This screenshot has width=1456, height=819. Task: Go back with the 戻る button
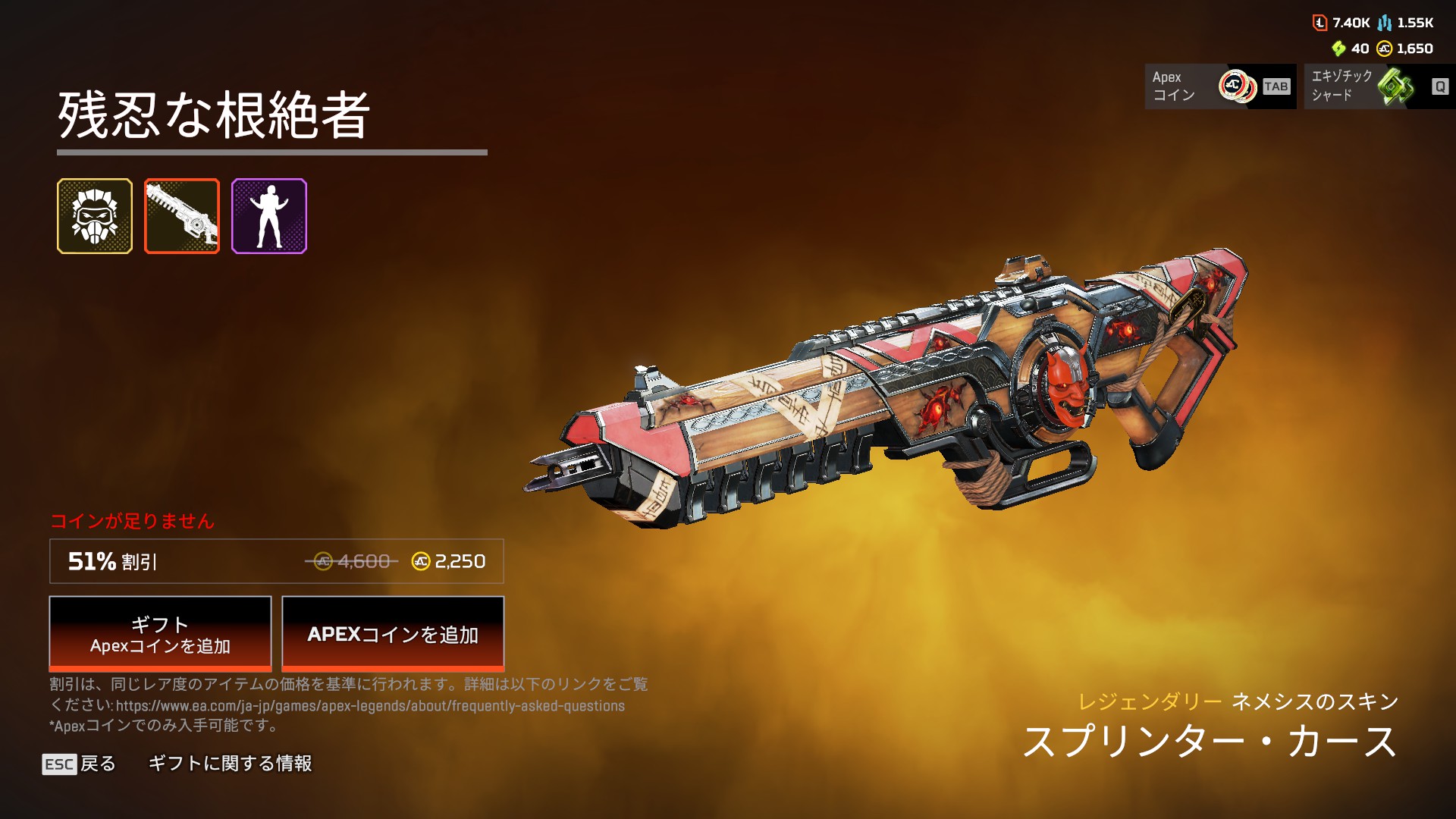[x=79, y=764]
